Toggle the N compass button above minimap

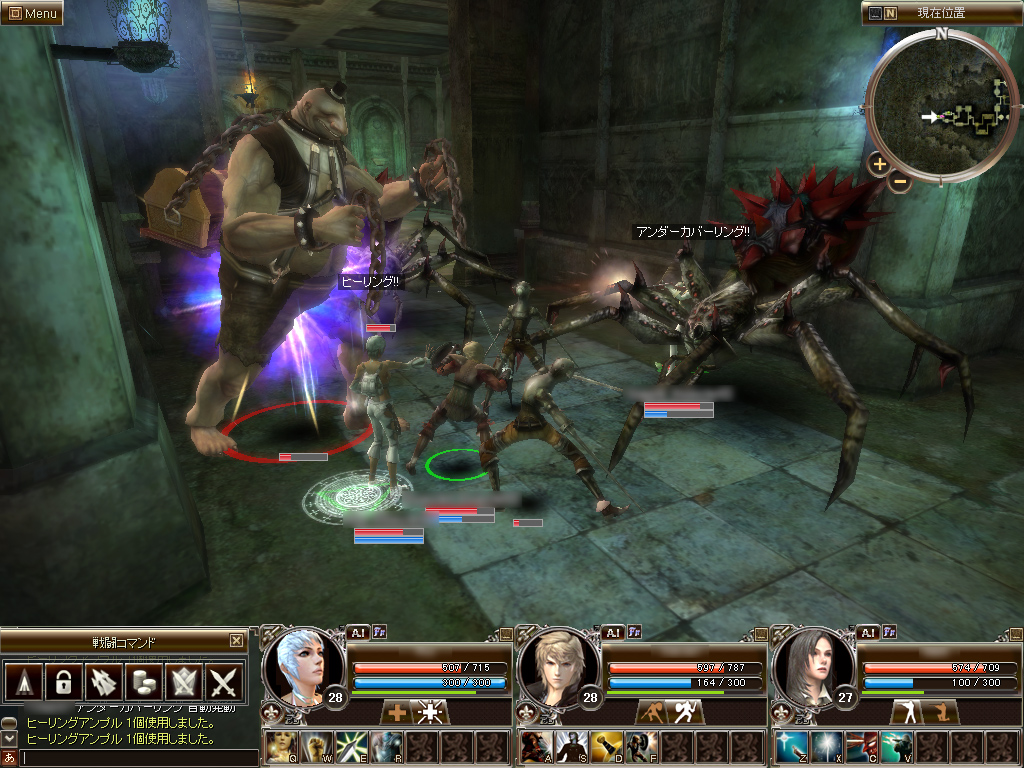890,14
